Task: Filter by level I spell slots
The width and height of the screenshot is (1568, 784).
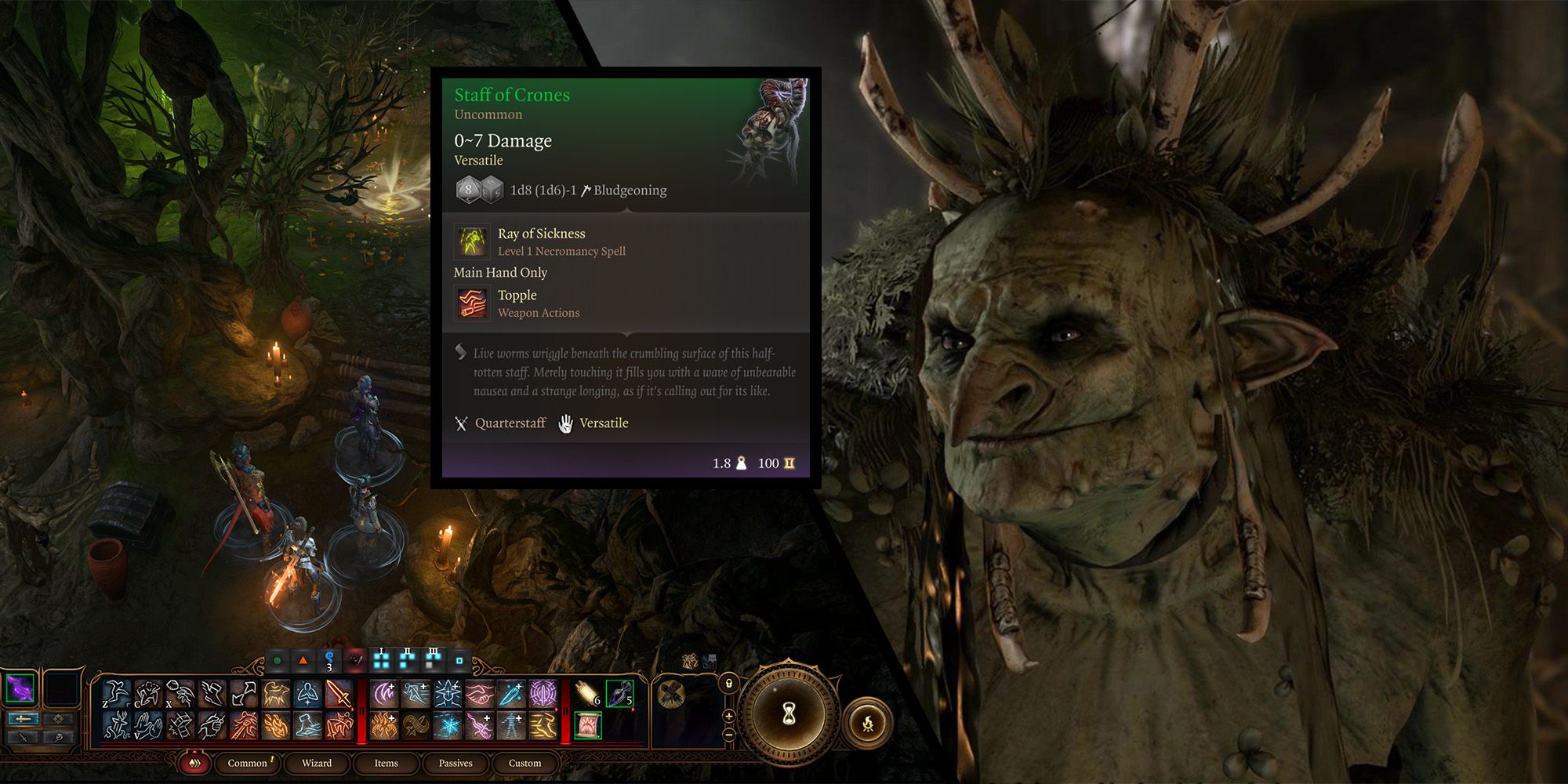Action: click(x=382, y=660)
